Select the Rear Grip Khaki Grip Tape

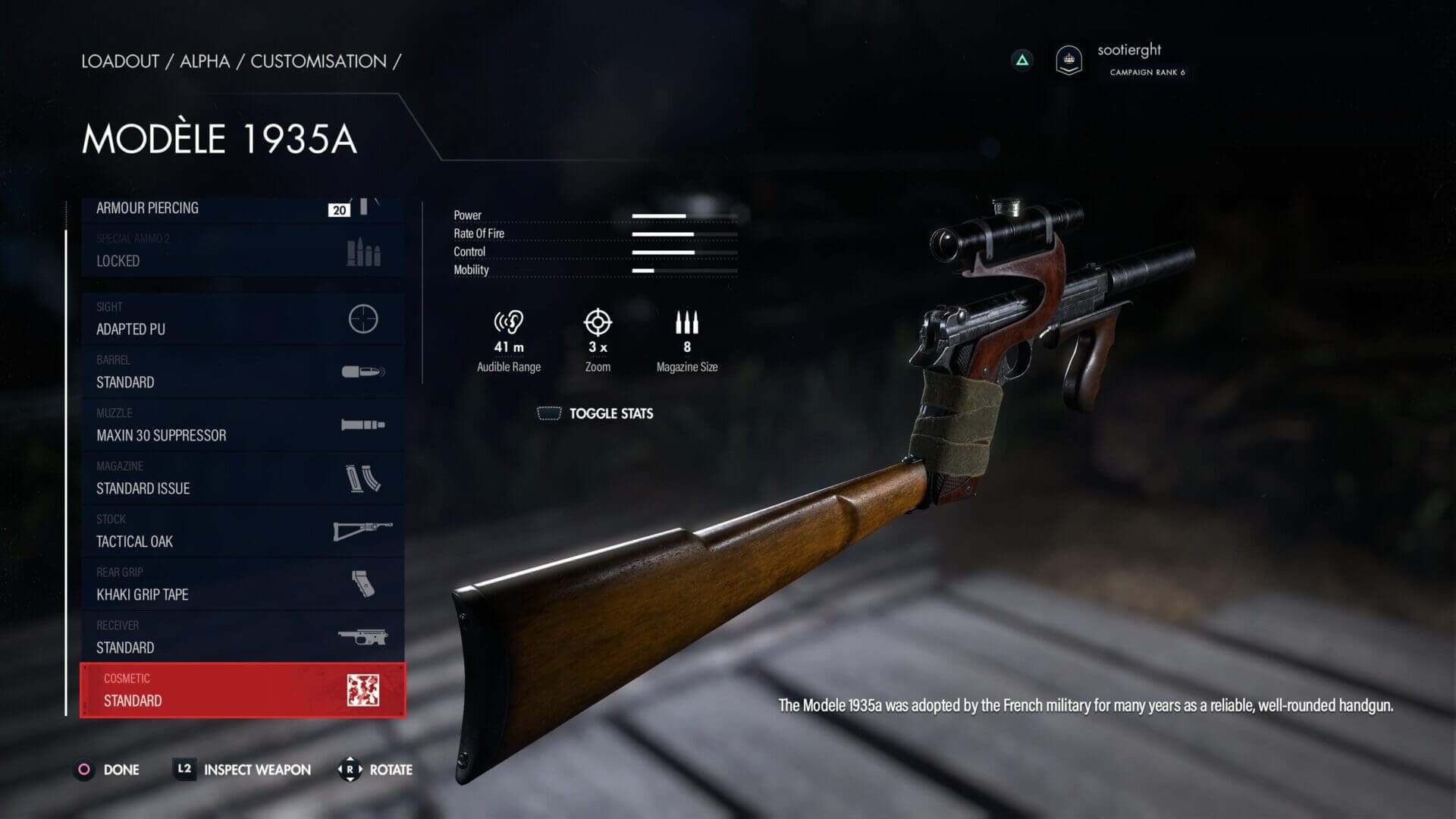point(241,585)
